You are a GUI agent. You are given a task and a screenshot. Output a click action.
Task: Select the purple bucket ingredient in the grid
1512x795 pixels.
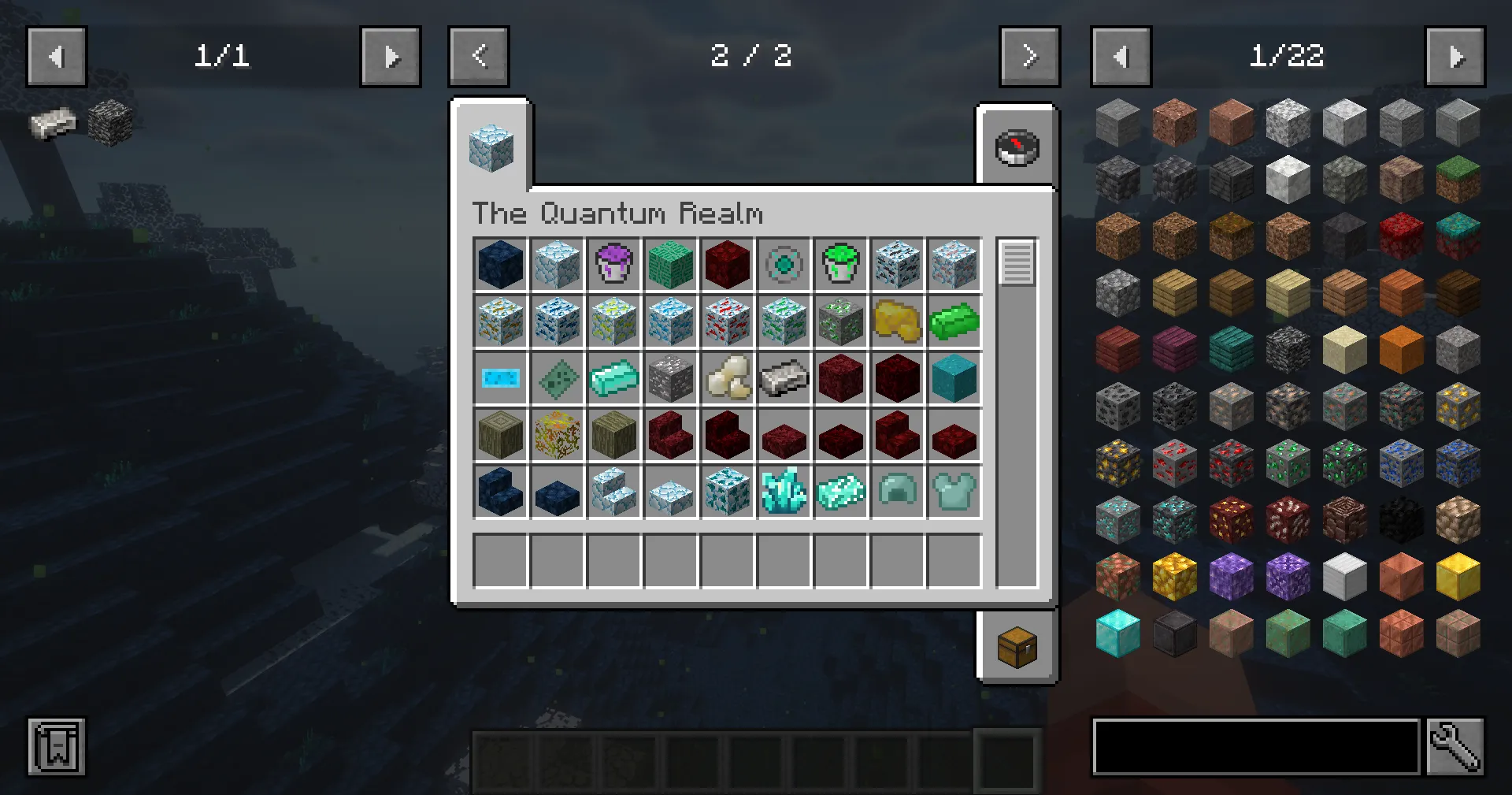613,264
